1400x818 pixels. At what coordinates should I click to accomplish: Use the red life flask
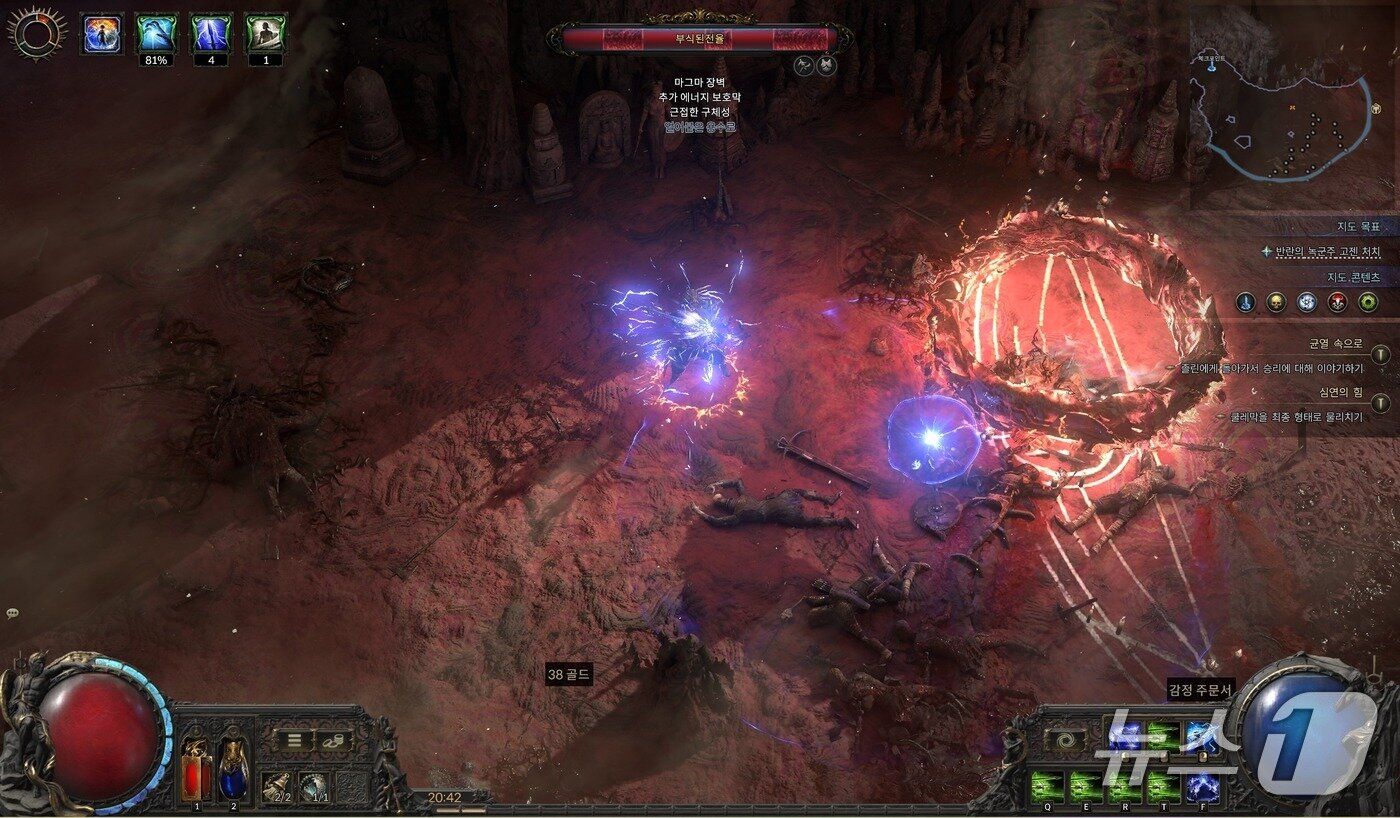[196, 770]
